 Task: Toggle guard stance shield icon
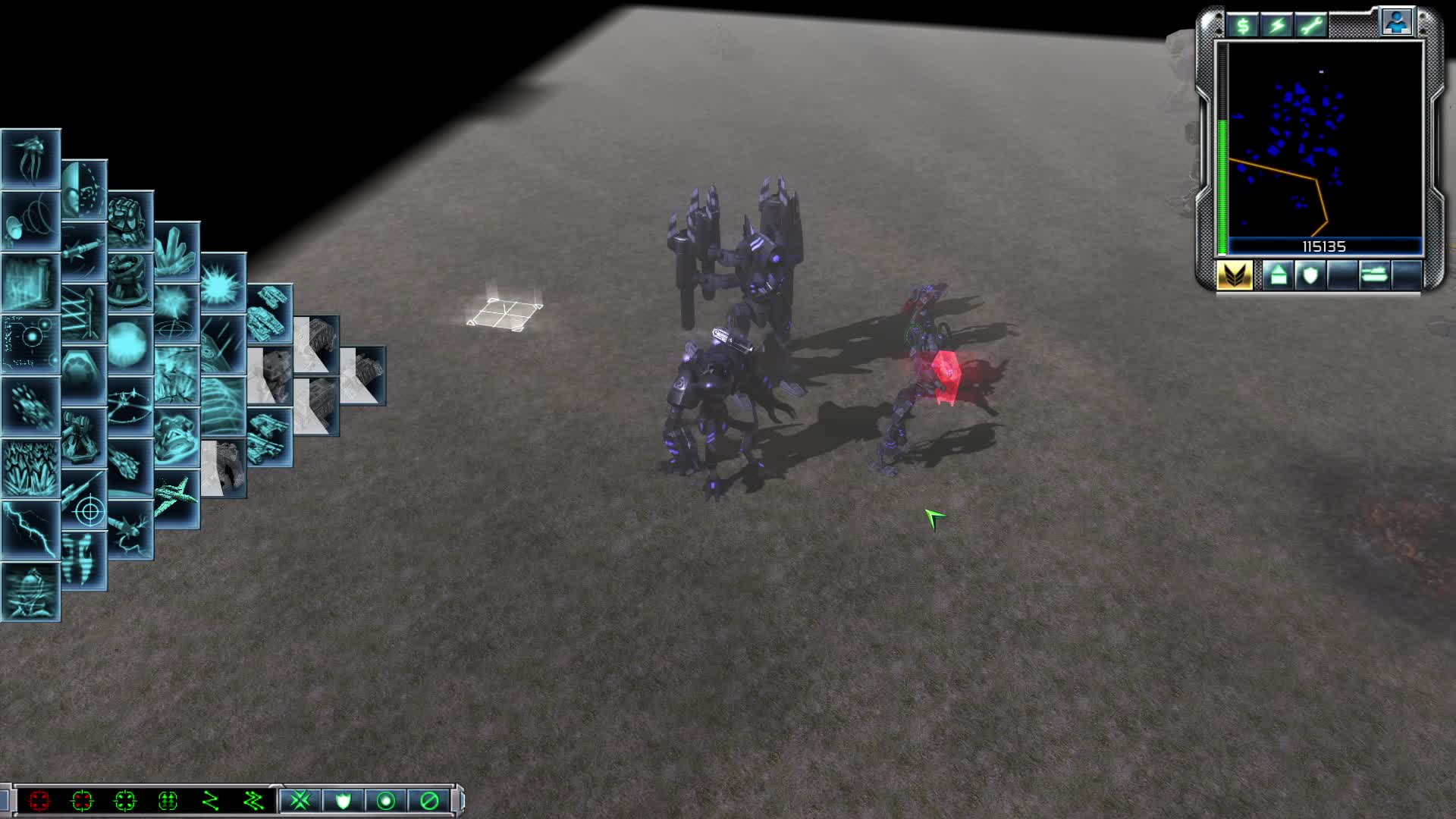pos(343,801)
